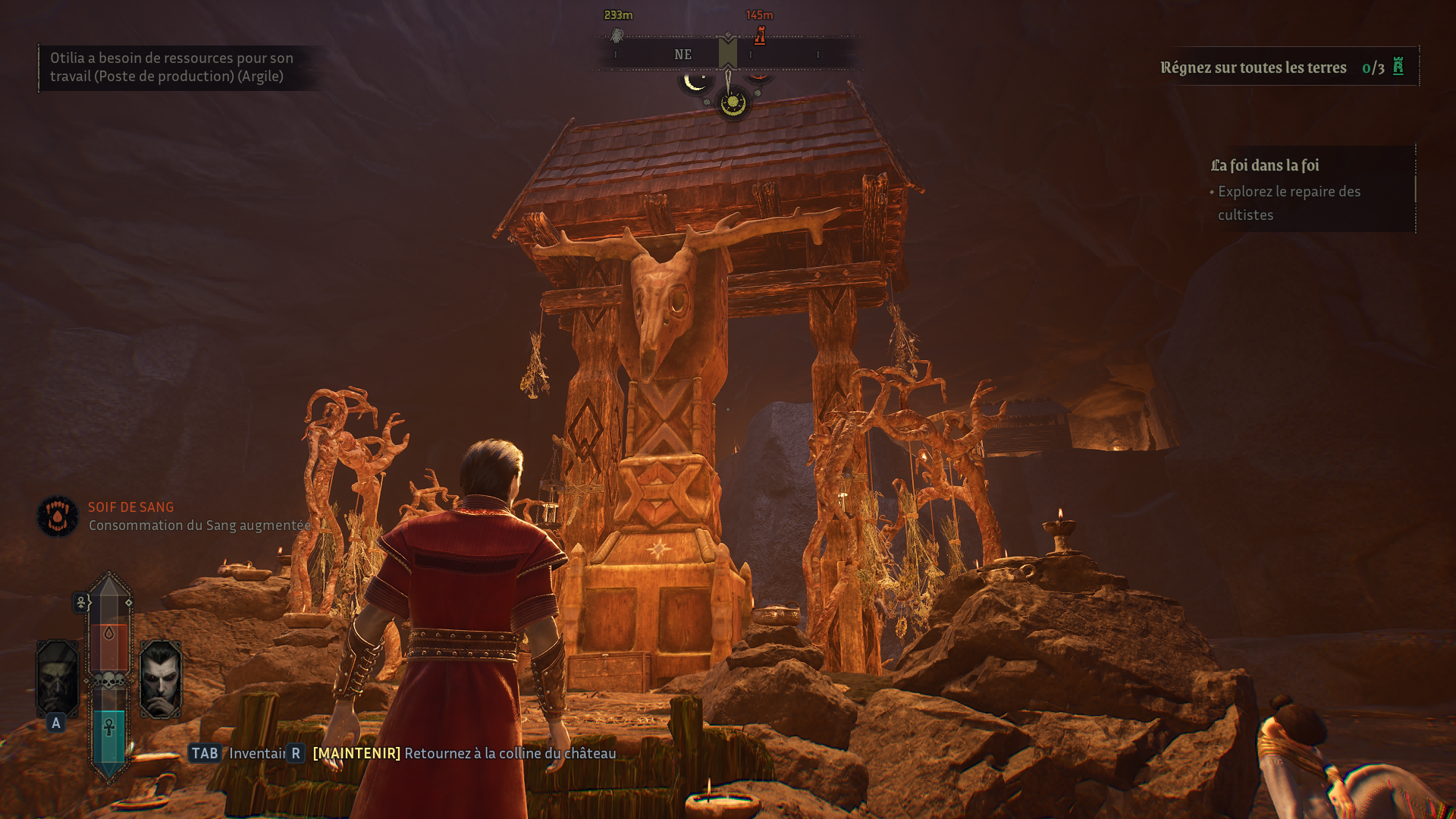Click the moon phase time dial
Image resolution: width=1456 pixels, height=819 pixels.
pyautogui.click(x=733, y=102)
